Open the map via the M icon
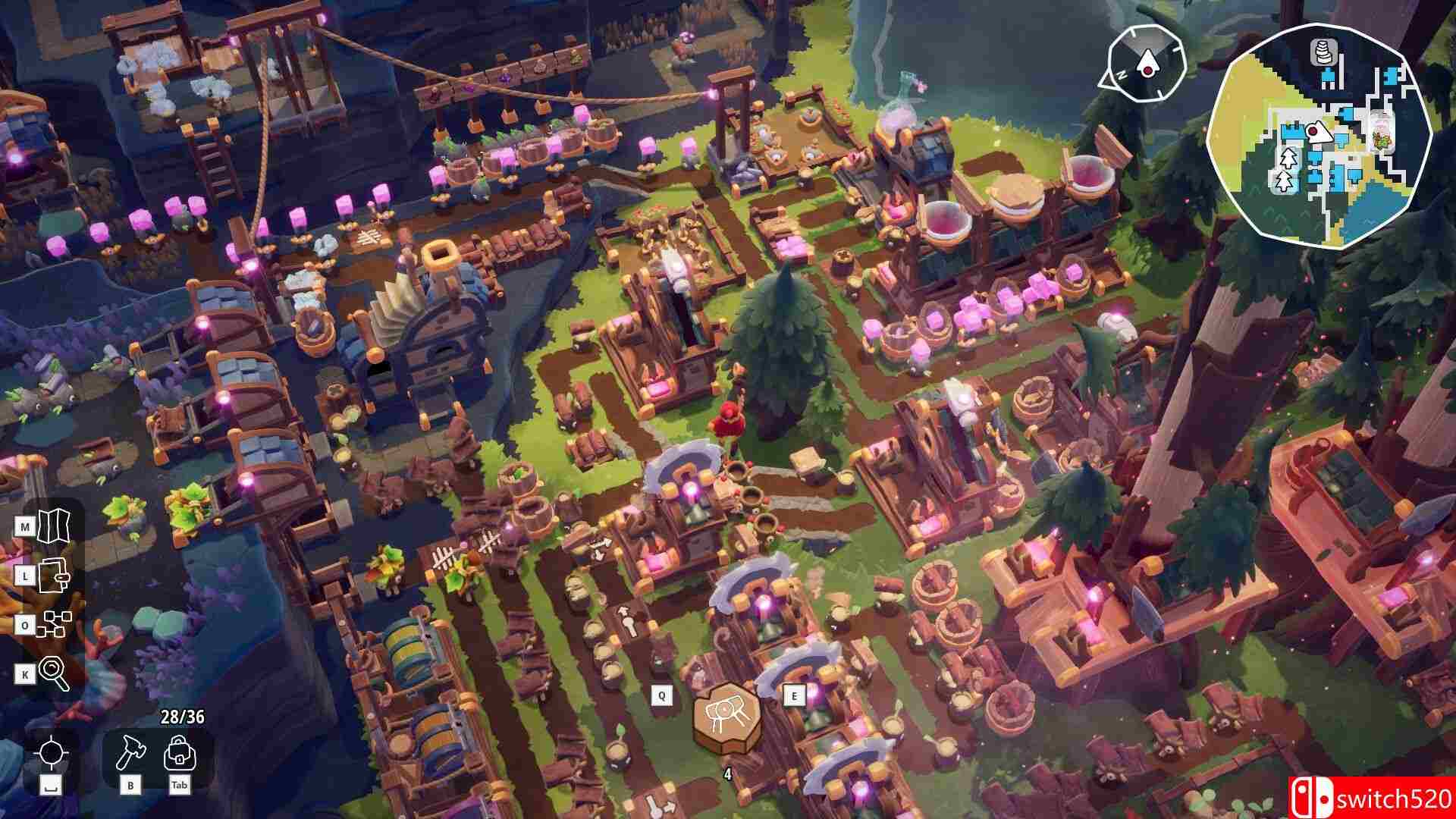 (x=55, y=526)
